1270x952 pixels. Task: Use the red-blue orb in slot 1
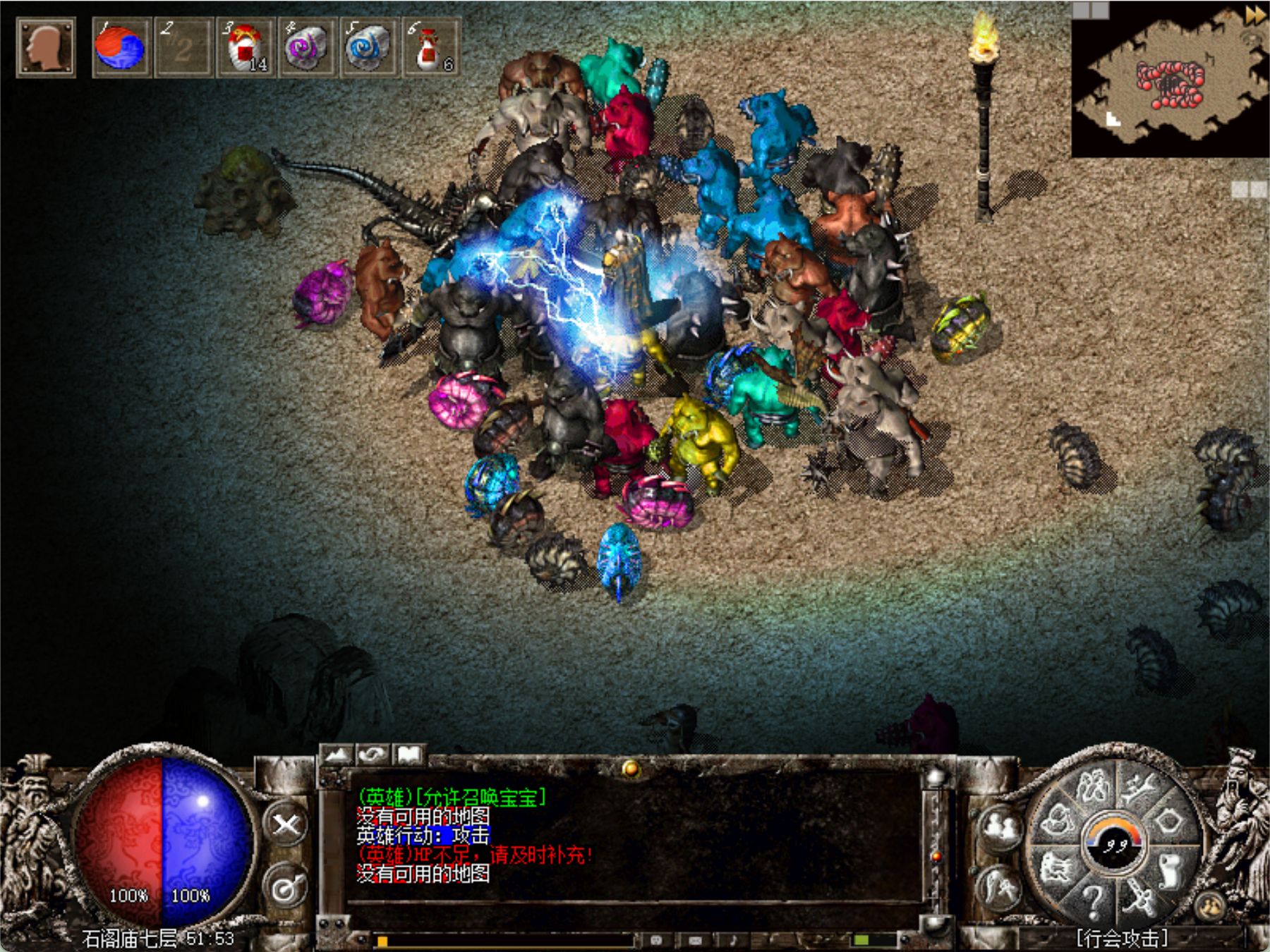[x=121, y=47]
